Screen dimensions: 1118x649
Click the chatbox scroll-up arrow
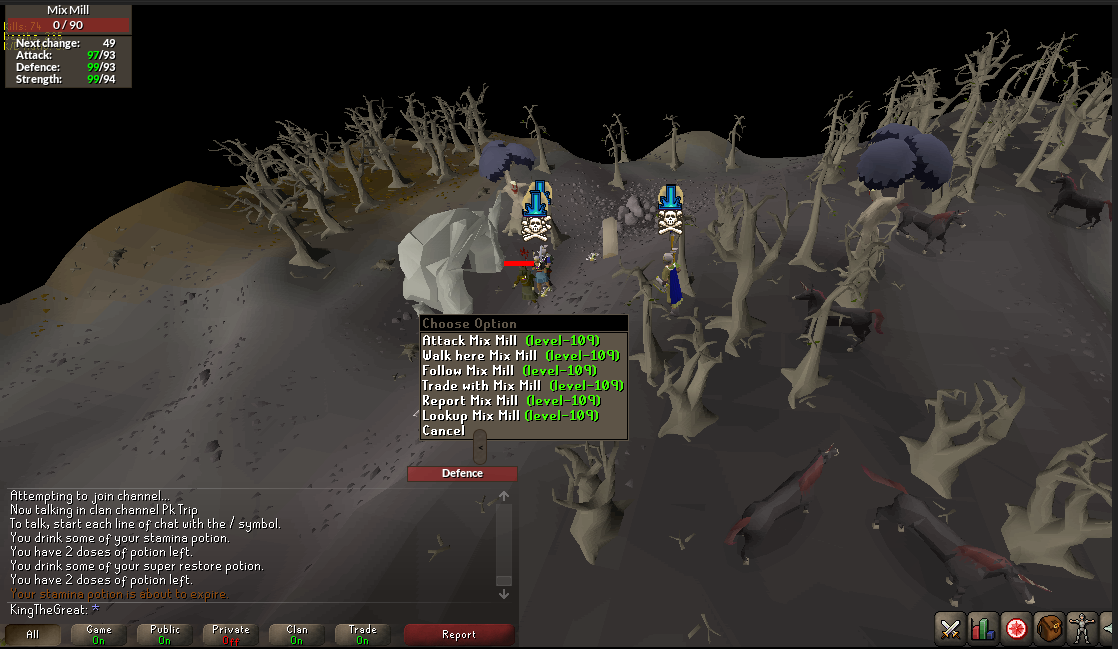[504, 496]
